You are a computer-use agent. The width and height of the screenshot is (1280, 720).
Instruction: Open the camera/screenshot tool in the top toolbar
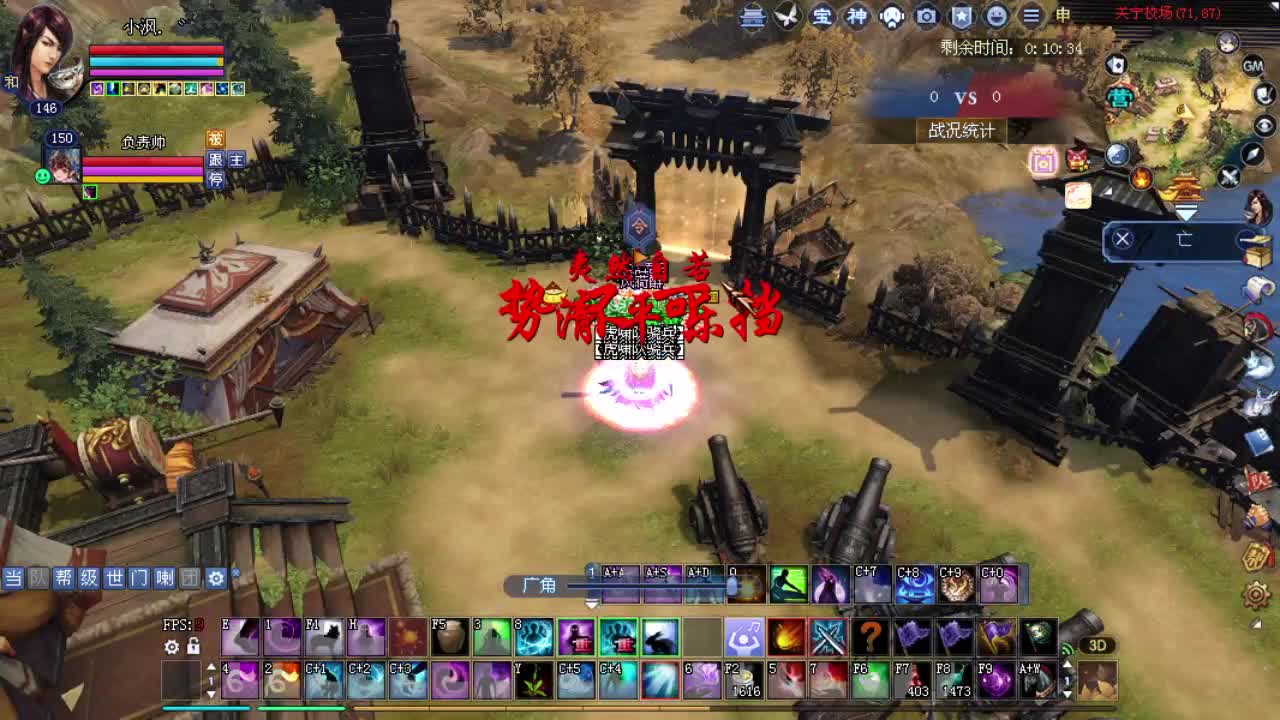click(x=925, y=17)
